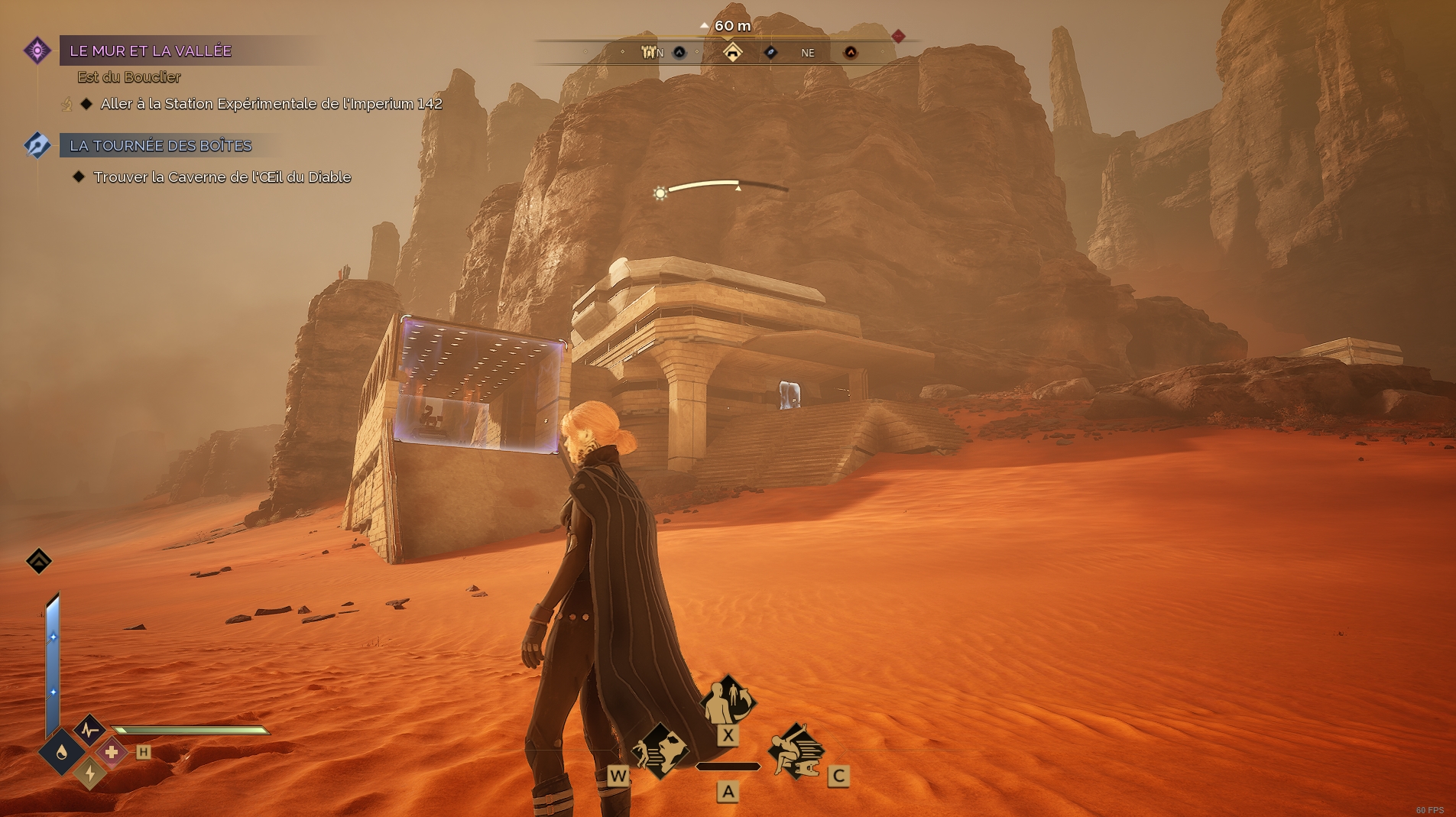Viewport: 1456px width, 817px height.
Task: Click the Imperium 142 station objective
Action: pos(271,104)
